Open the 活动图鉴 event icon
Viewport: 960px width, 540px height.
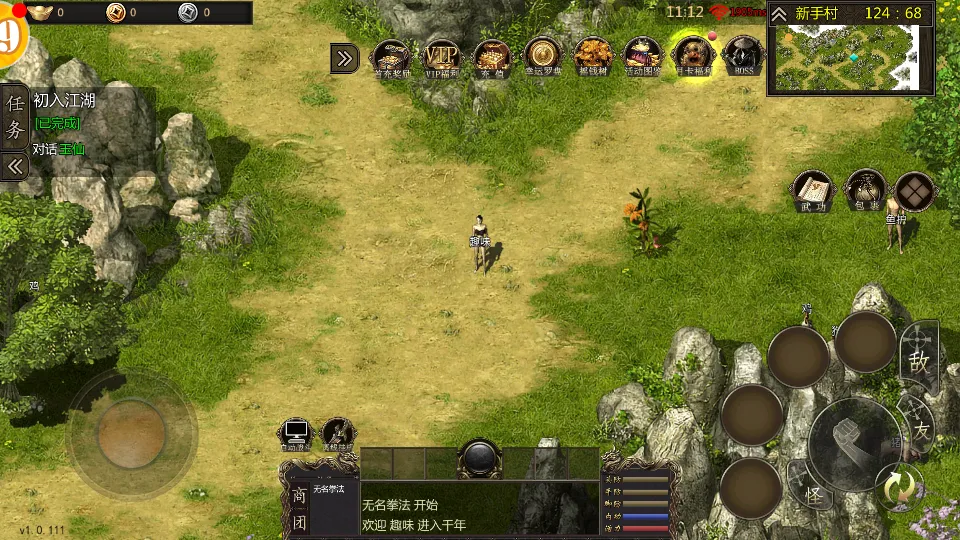[x=643, y=57]
